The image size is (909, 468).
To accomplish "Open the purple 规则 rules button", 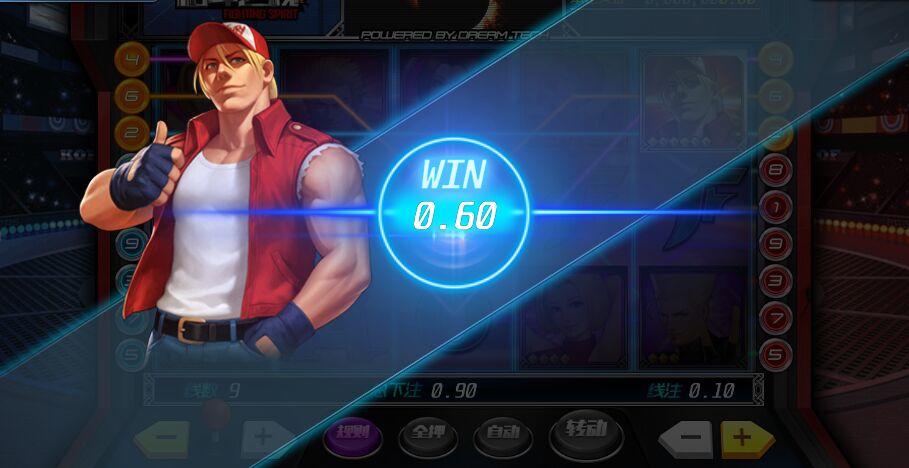I will click(x=353, y=433).
